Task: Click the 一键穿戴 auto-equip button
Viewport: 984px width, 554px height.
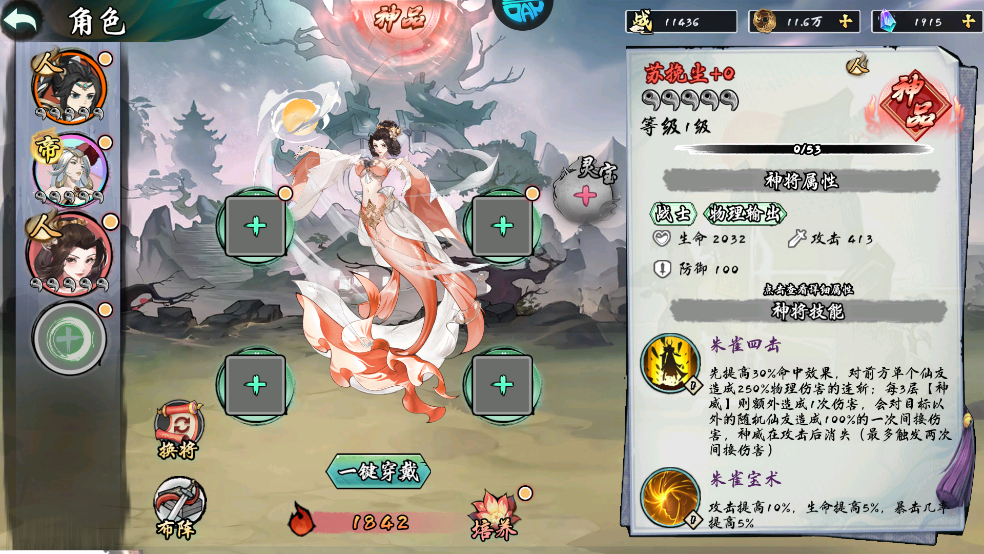Action: 379,471
